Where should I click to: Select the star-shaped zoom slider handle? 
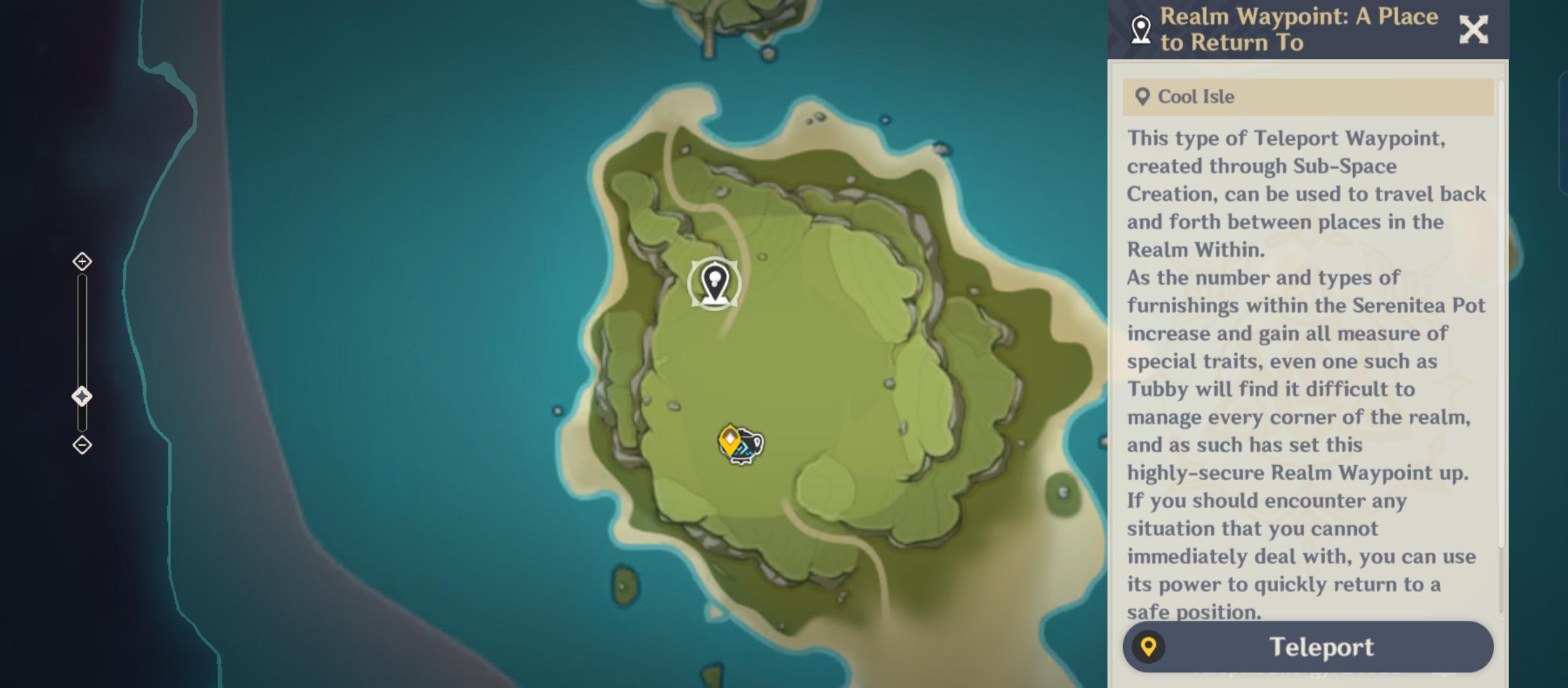pos(82,394)
